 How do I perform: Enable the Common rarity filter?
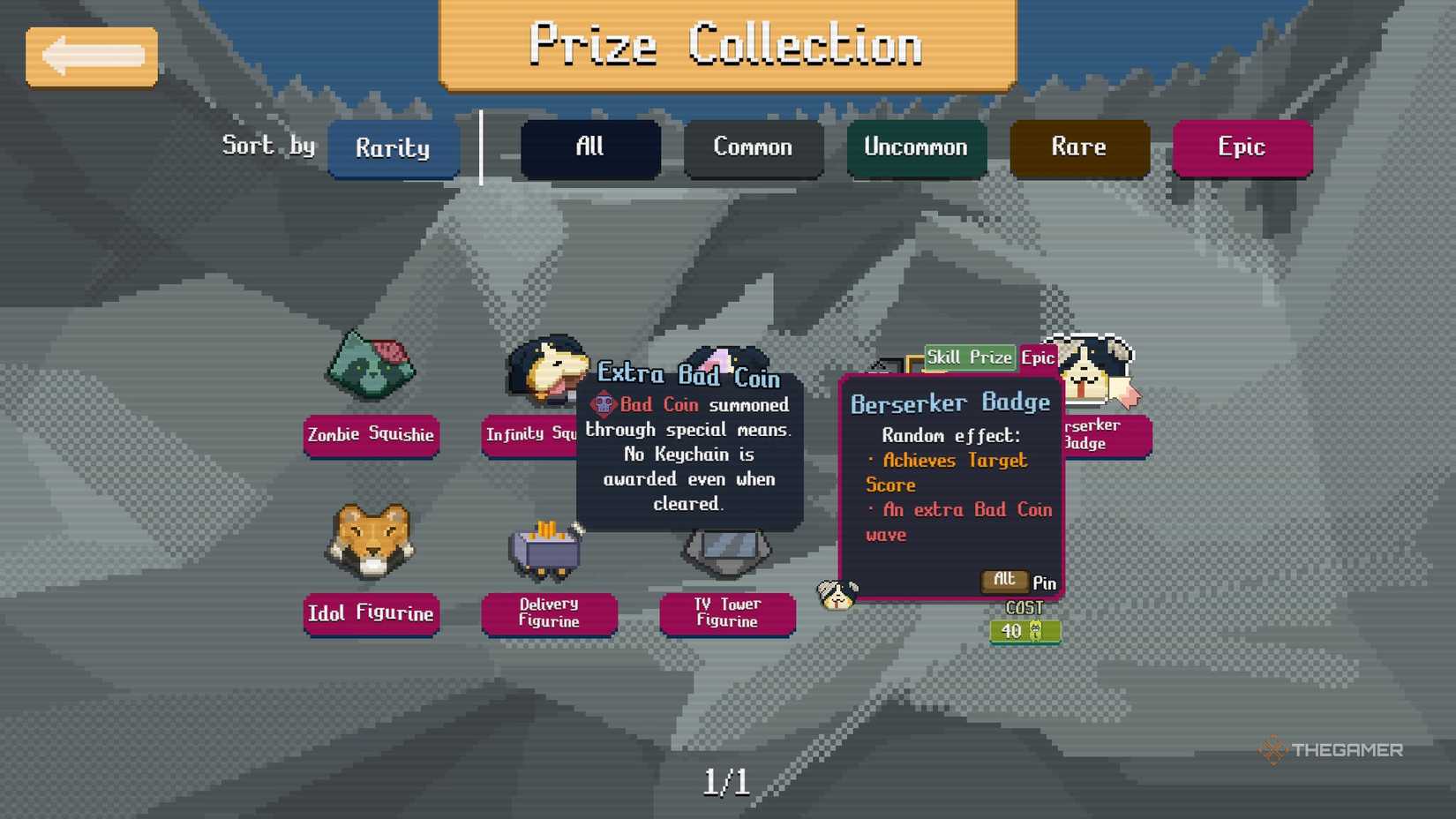[x=753, y=147]
